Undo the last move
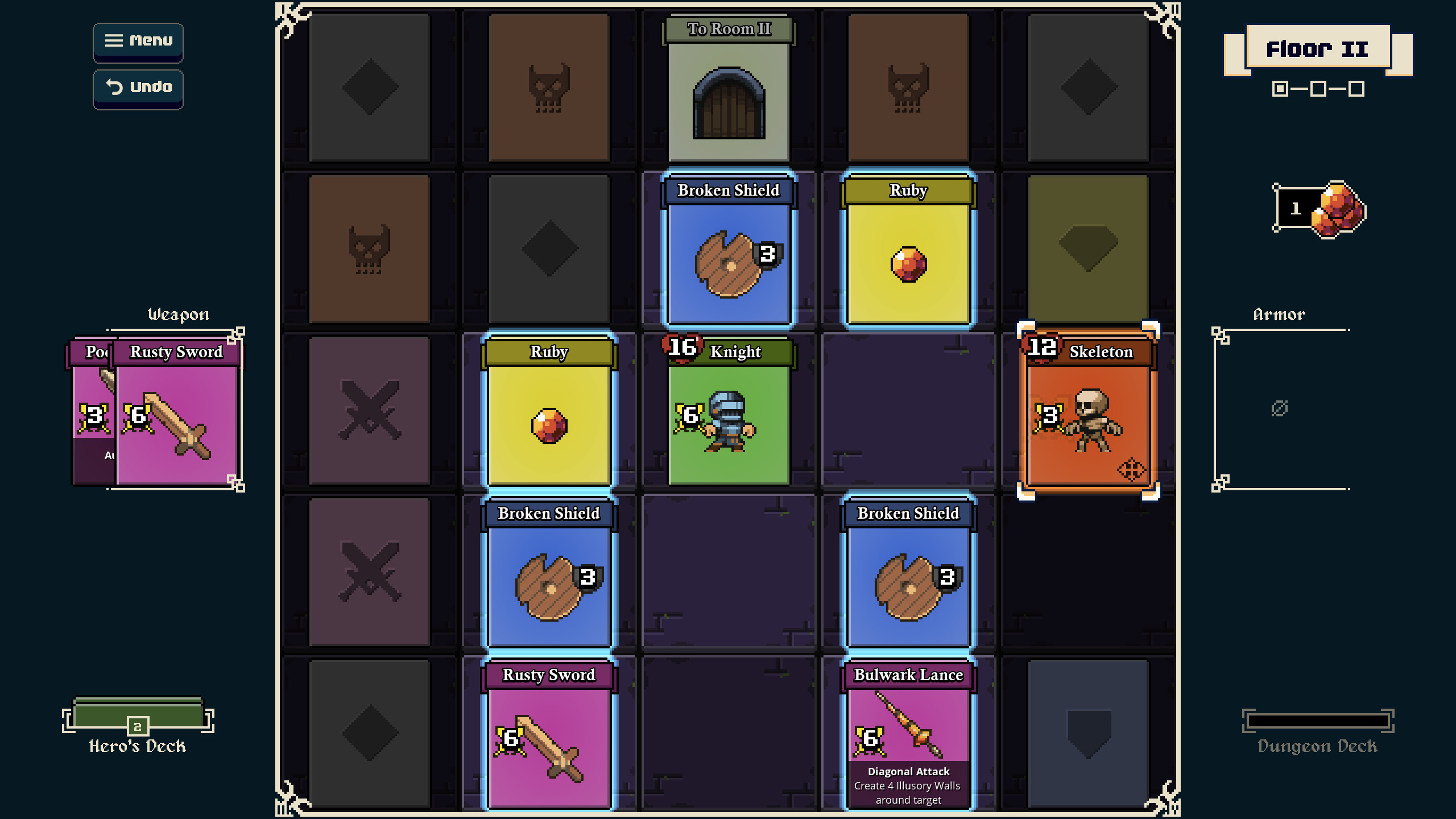Viewport: 1456px width, 819px height. click(x=138, y=88)
